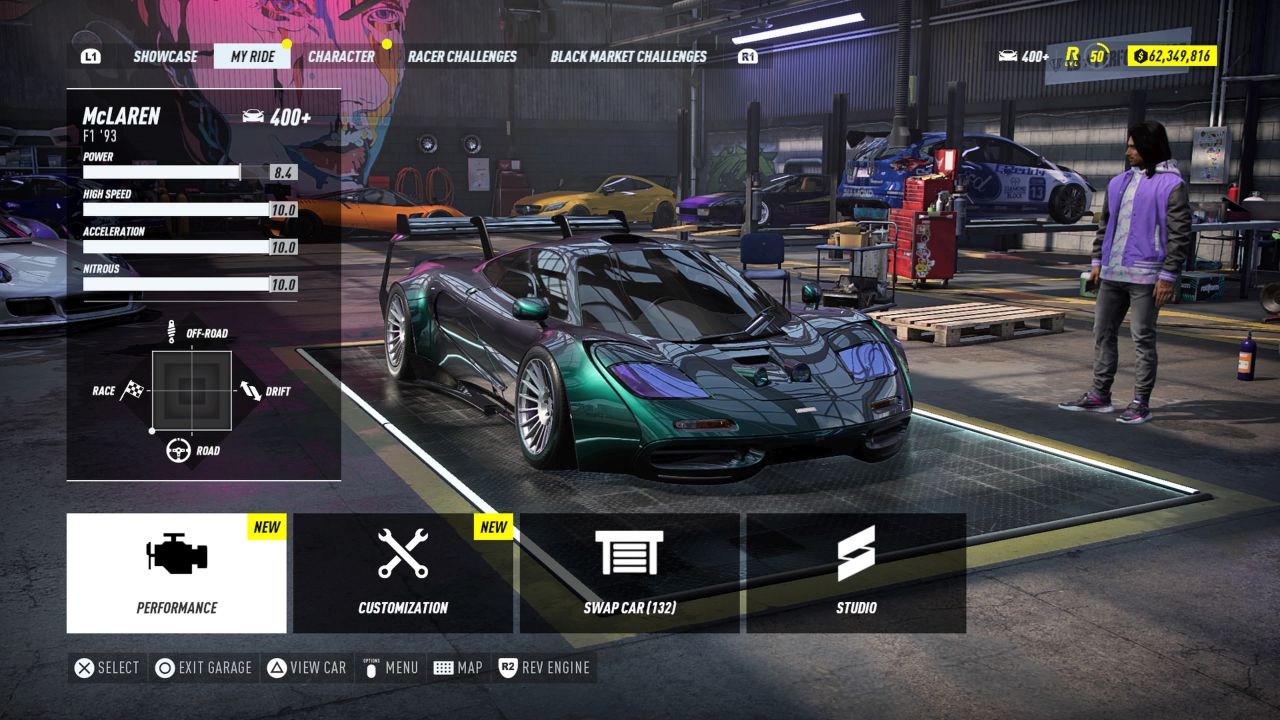Switch to Black Market Challenges
The width and height of the screenshot is (1280, 720).
626,56
